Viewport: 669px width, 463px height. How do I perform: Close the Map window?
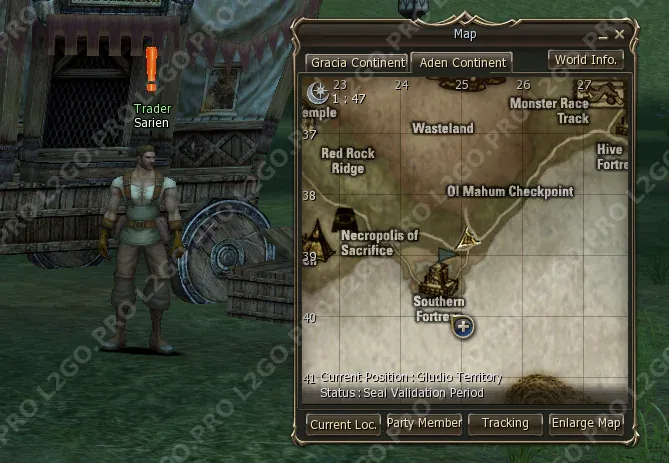tap(620, 34)
